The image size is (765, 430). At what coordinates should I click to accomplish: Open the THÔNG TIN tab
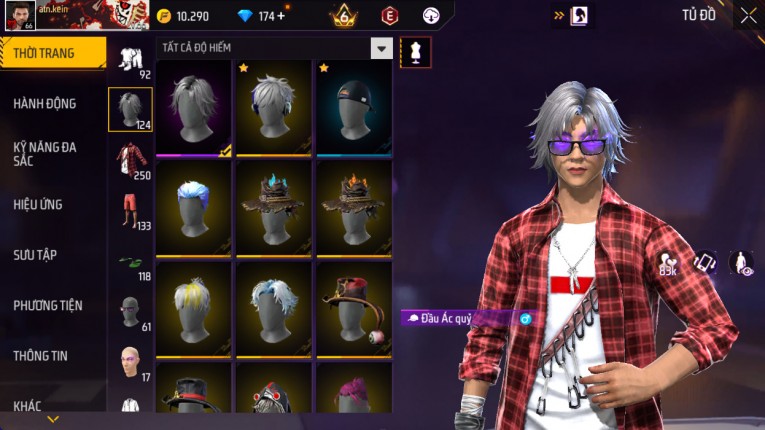click(41, 355)
